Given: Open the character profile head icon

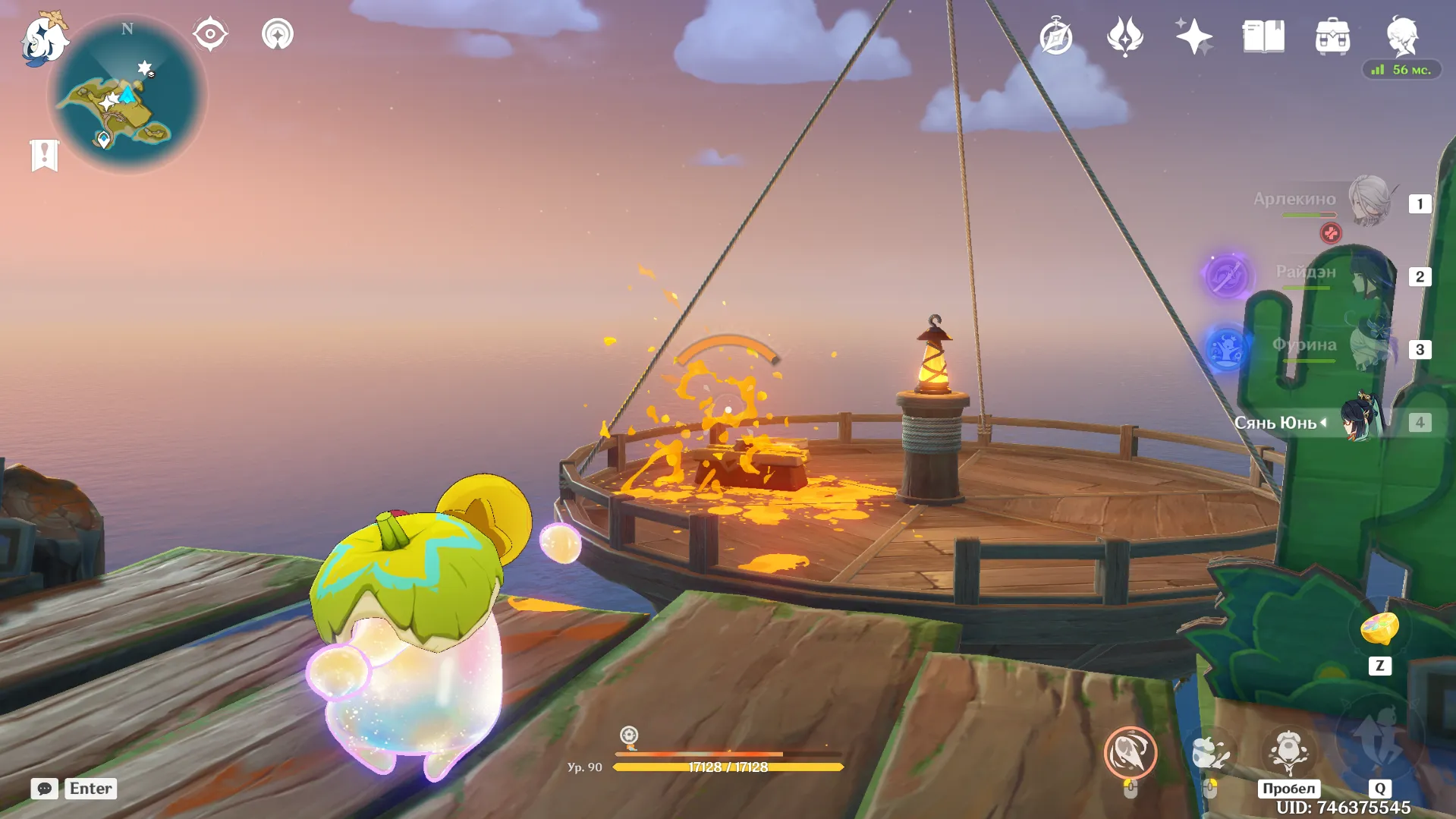Looking at the screenshot, I should (1402, 35).
